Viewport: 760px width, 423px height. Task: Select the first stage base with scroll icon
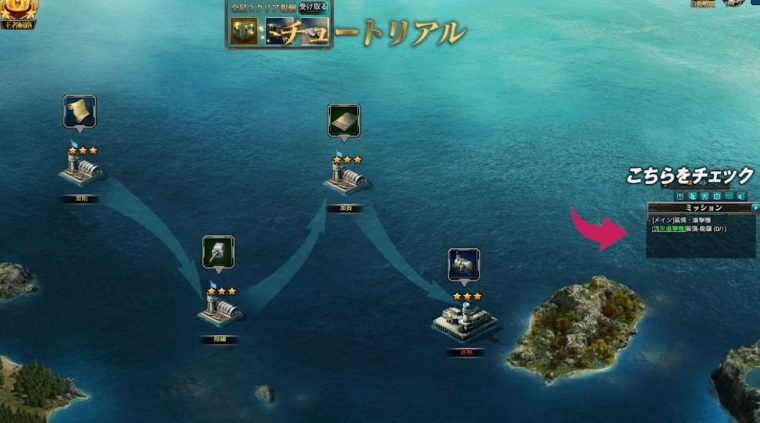tap(81, 172)
